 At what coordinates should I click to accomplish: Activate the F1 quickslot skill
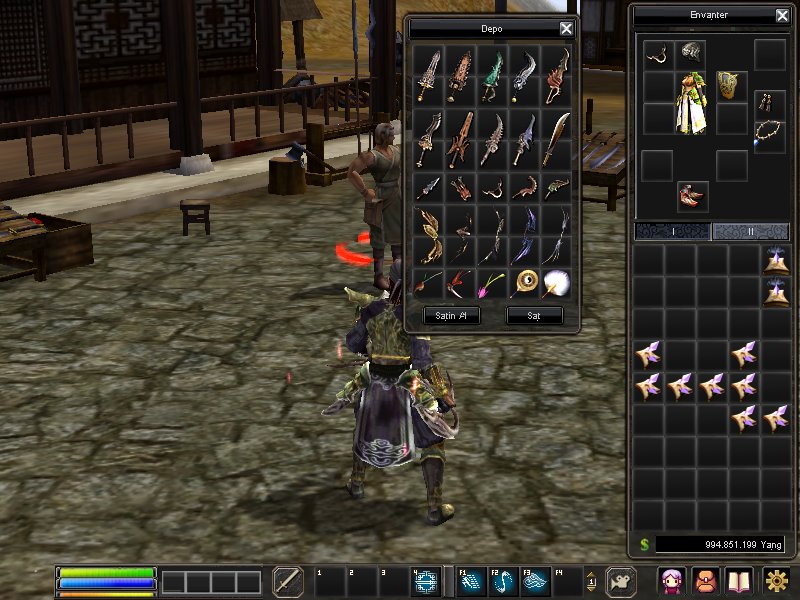click(472, 582)
